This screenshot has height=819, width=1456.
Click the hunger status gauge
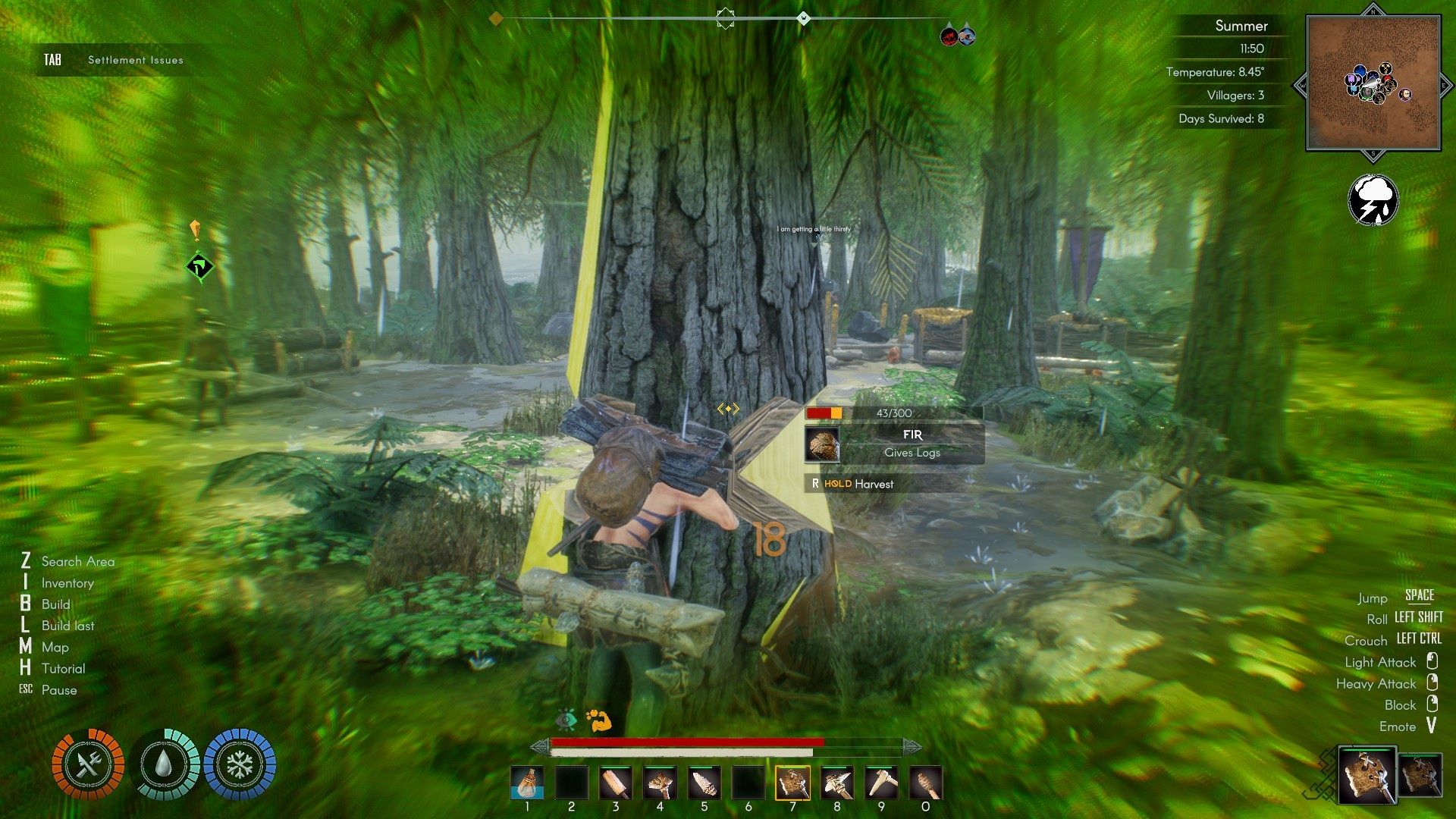point(88,764)
